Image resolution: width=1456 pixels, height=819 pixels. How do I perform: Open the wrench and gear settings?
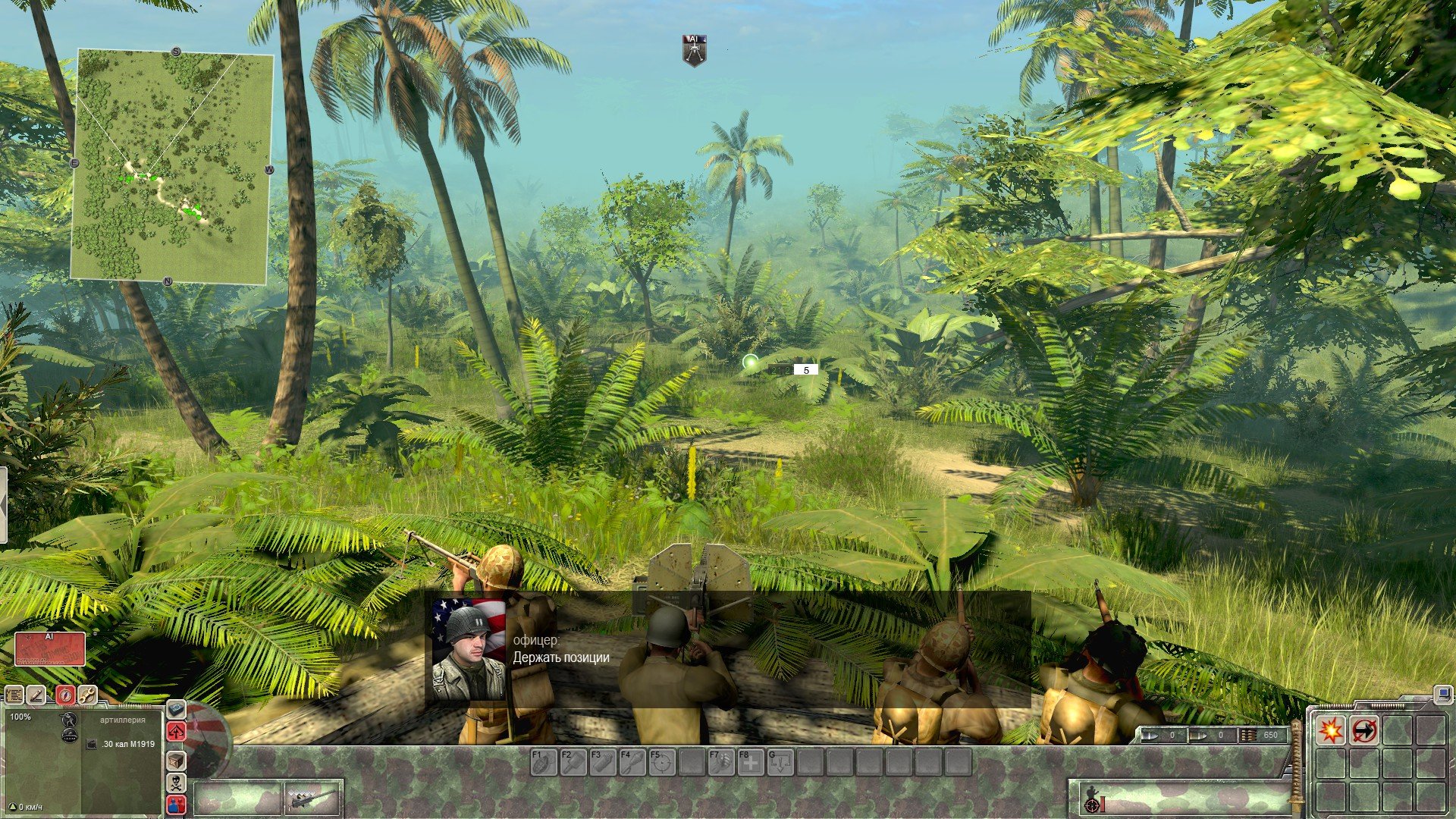coord(87,695)
